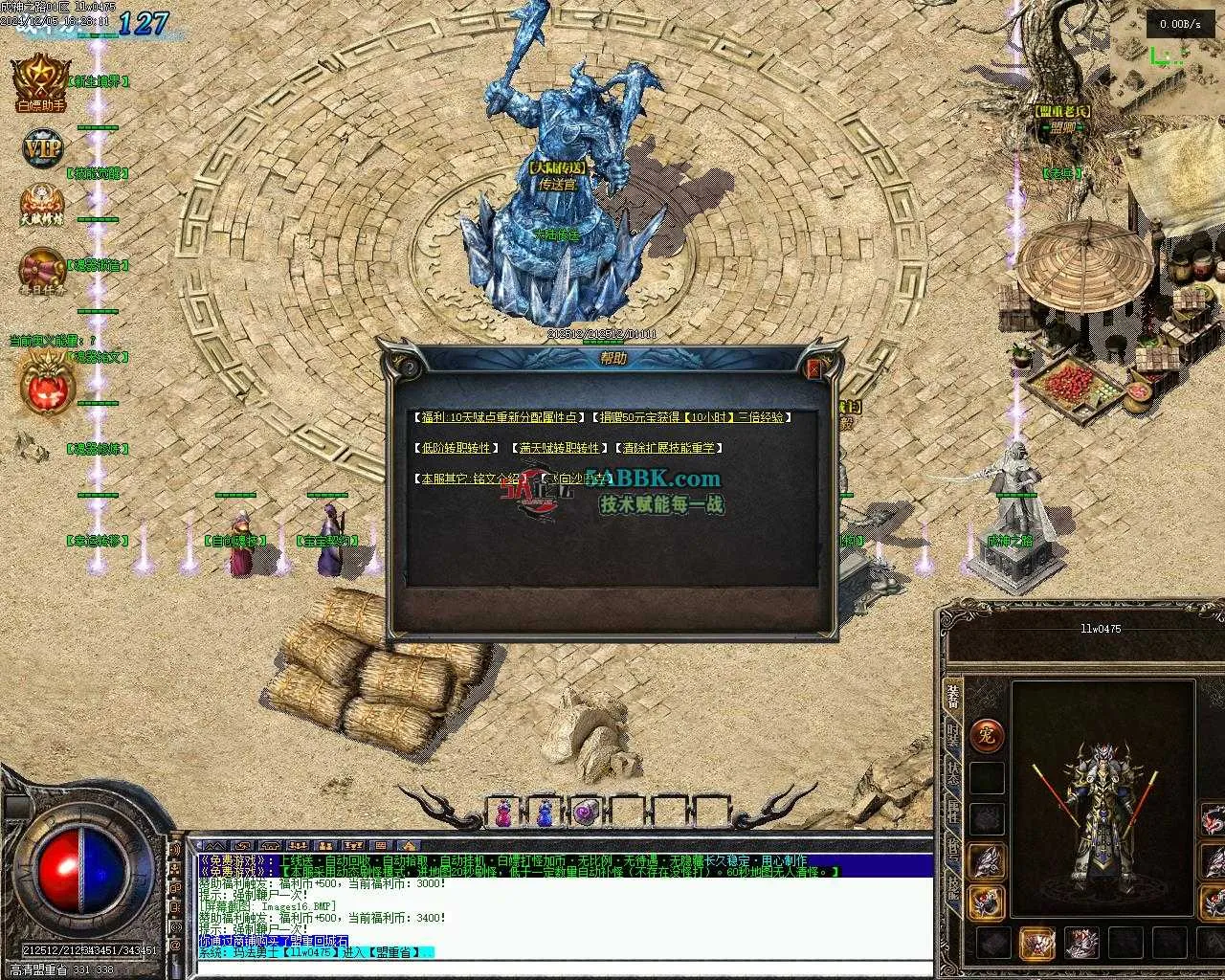Close the 帮助 help dialog
The width and height of the screenshot is (1225, 980).
click(814, 368)
